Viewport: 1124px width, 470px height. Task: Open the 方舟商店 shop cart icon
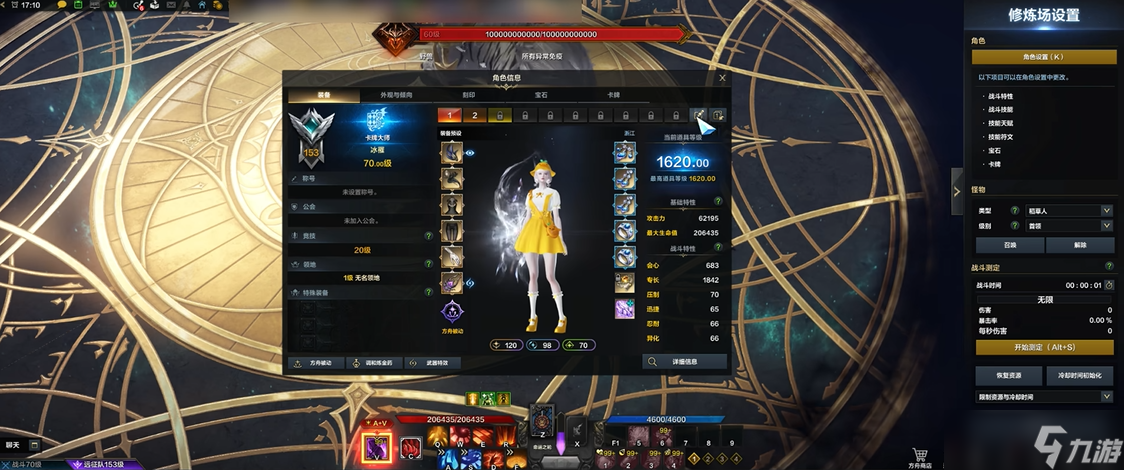(919, 455)
